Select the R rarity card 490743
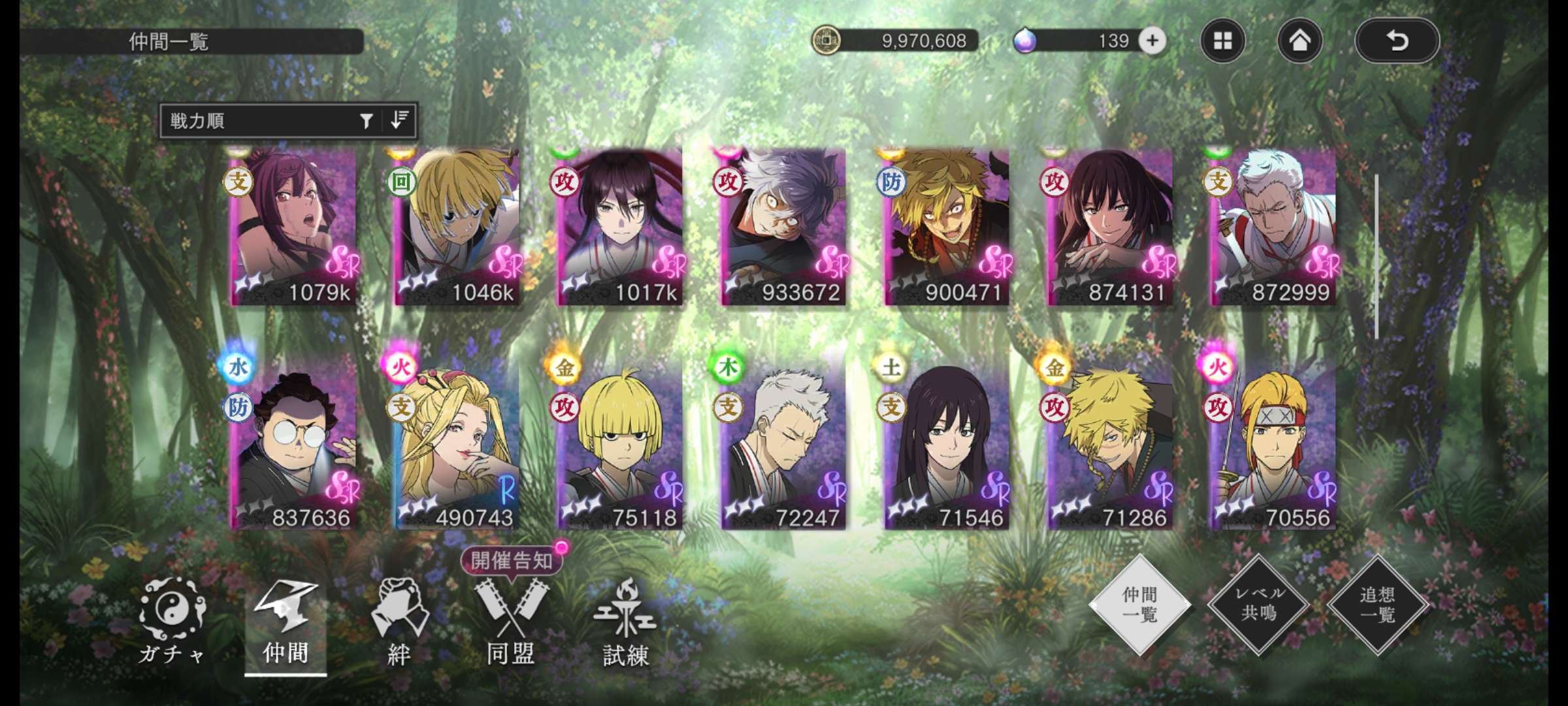Image resolution: width=1568 pixels, height=706 pixels. tap(457, 445)
